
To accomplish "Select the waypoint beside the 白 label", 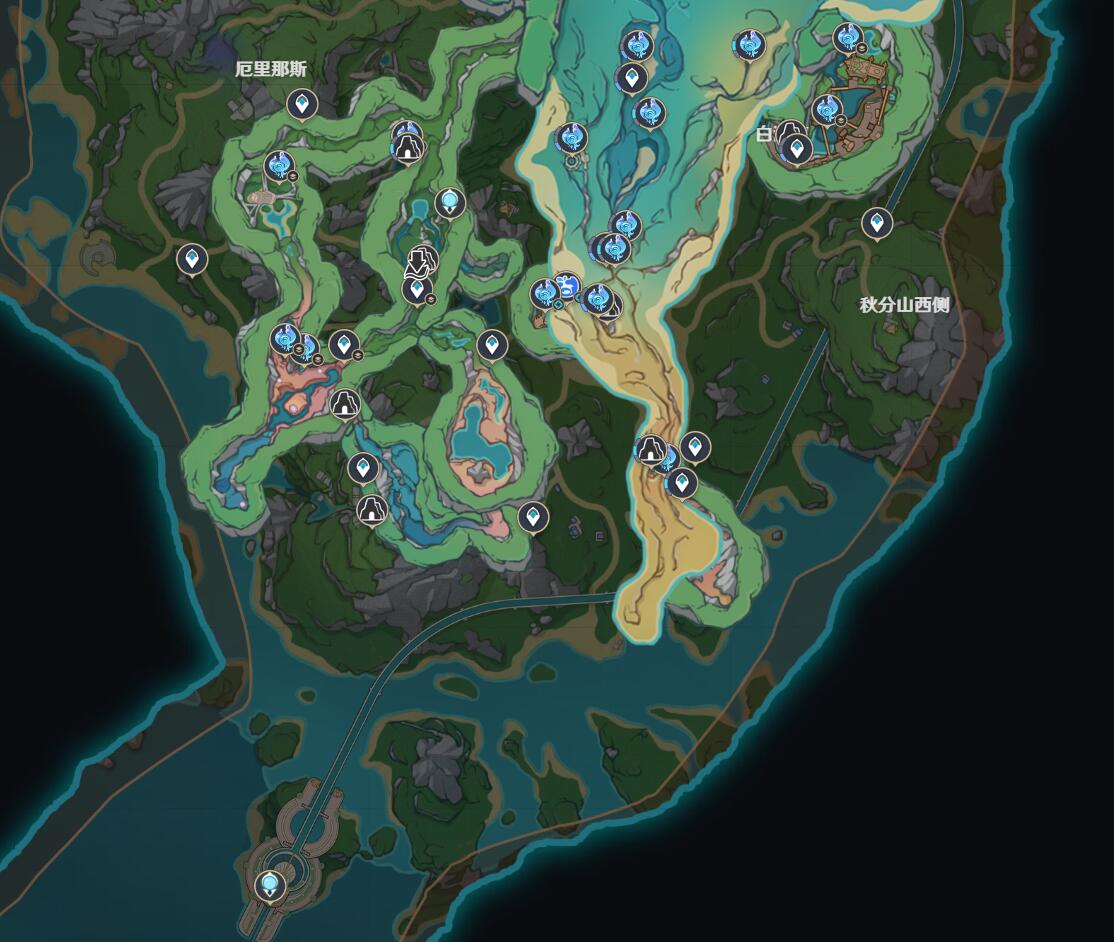I will click(x=797, y=150).
